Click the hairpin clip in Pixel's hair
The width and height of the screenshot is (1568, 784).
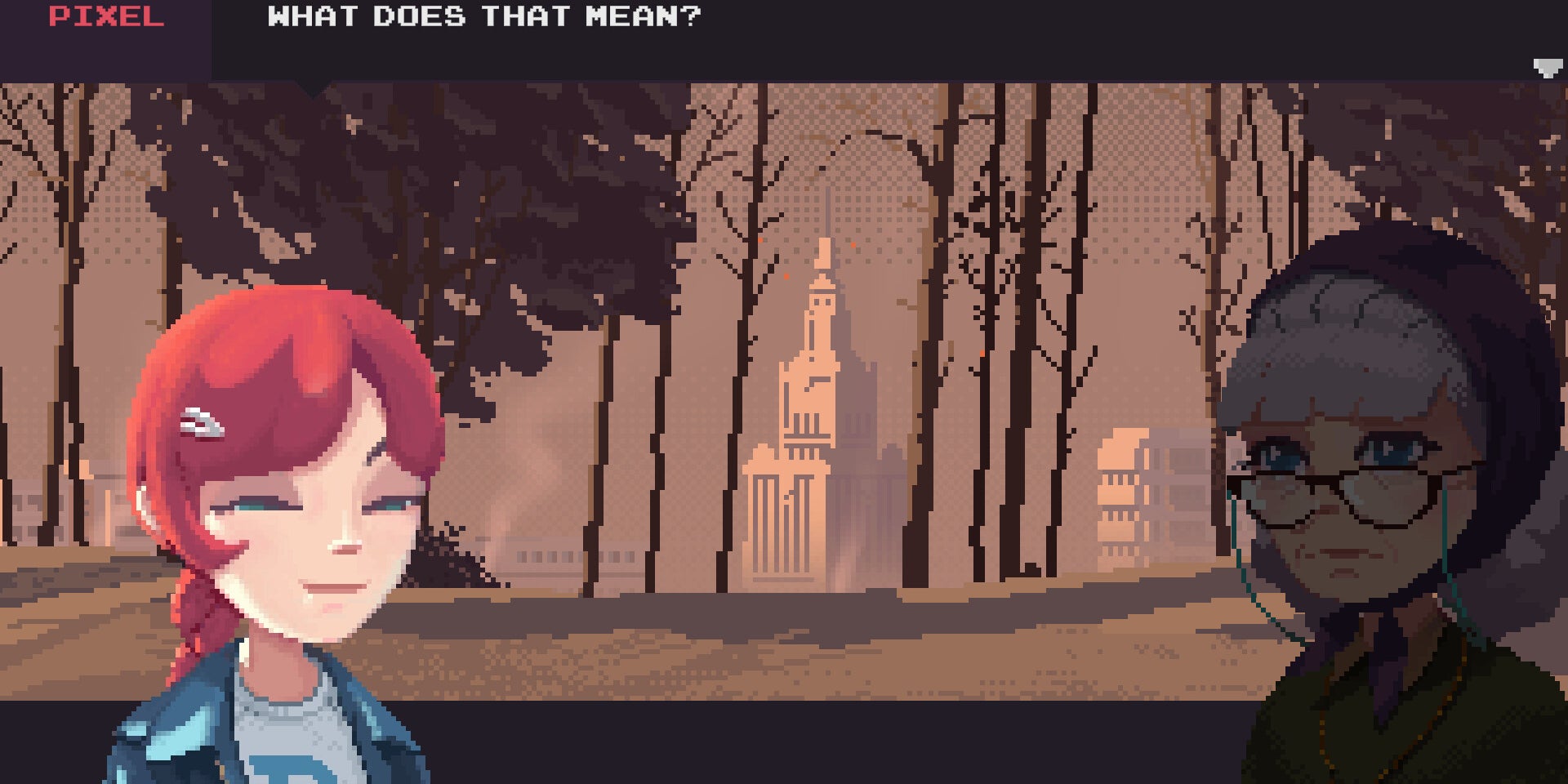point(204,425)
